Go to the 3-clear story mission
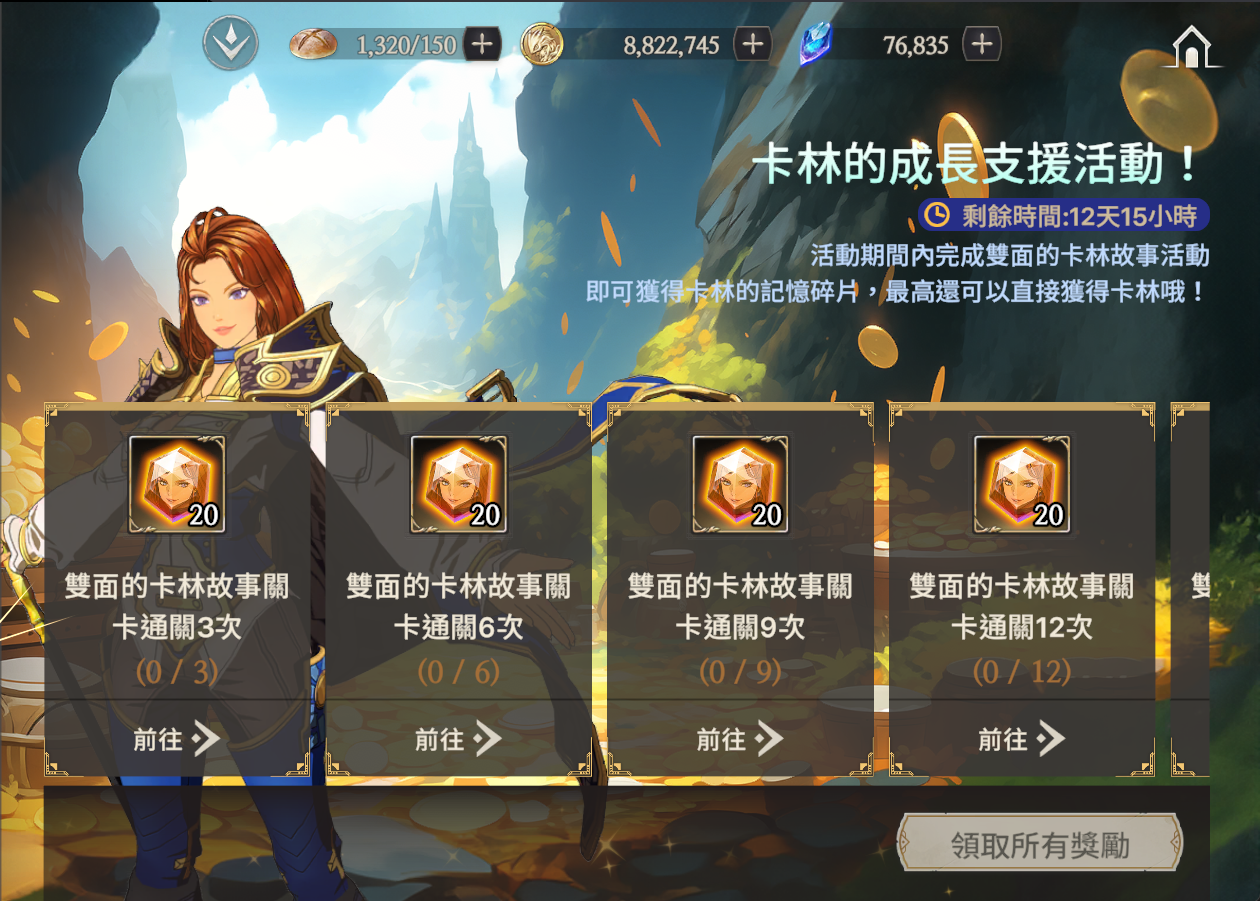The image size is (1260, 901). pos(177,739)
